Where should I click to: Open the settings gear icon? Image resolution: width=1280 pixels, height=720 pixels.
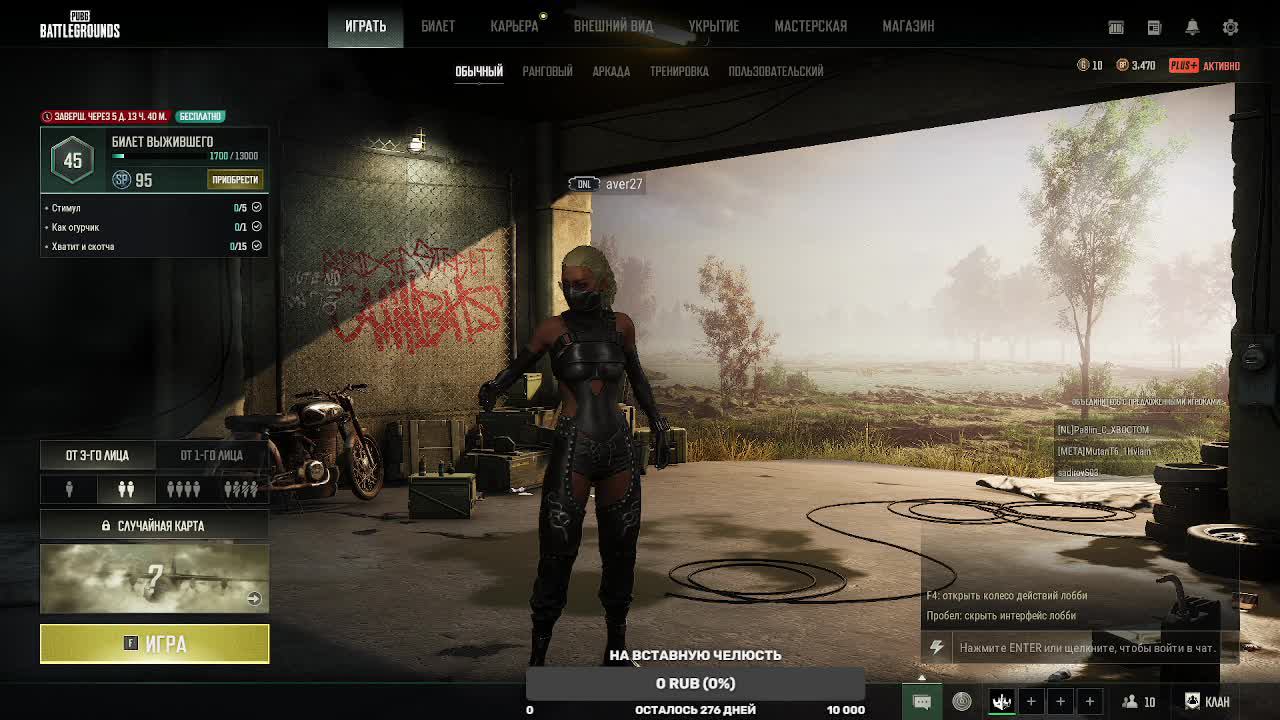point(1231,27)
